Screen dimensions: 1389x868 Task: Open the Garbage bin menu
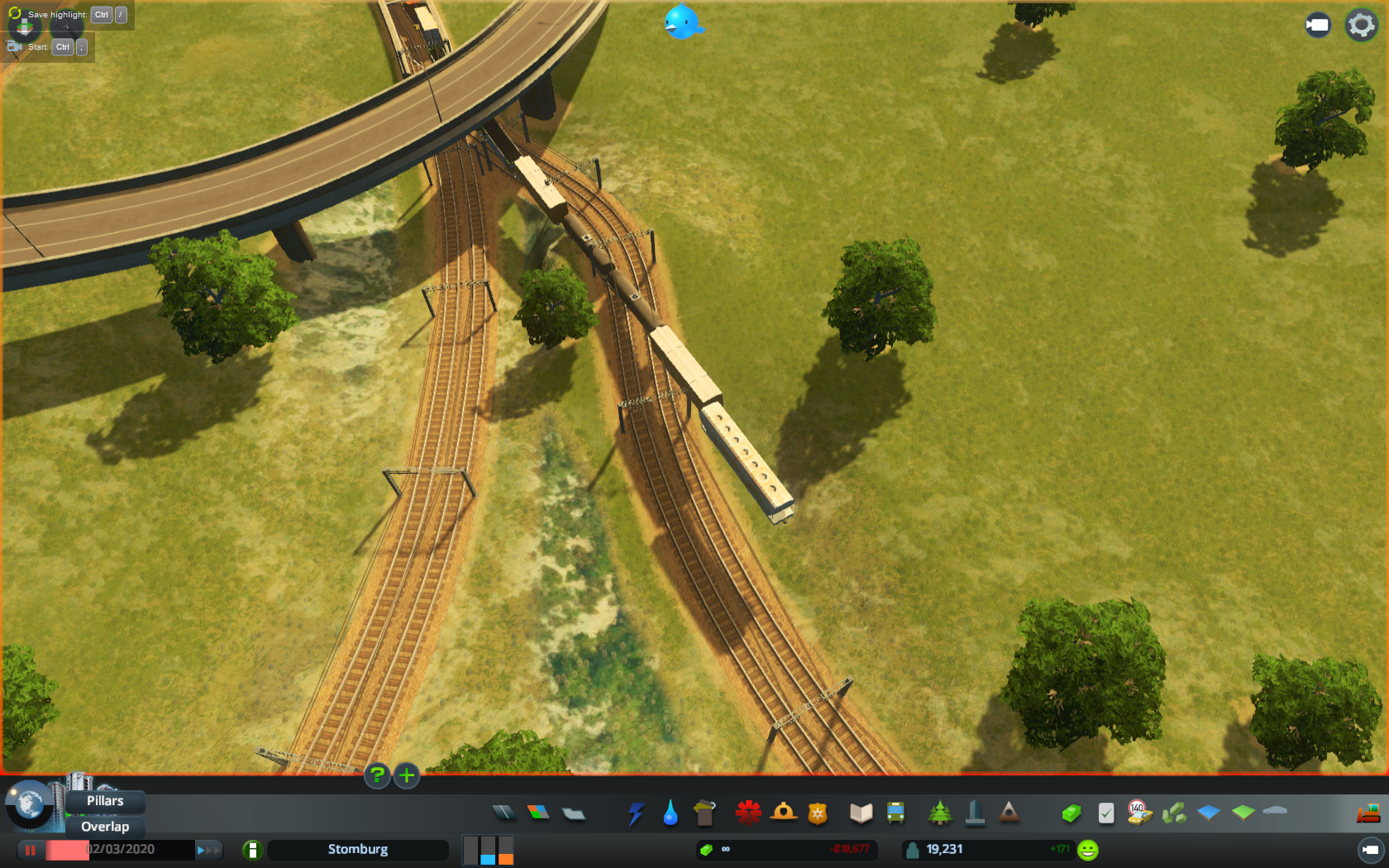click(x=704, y=813)
